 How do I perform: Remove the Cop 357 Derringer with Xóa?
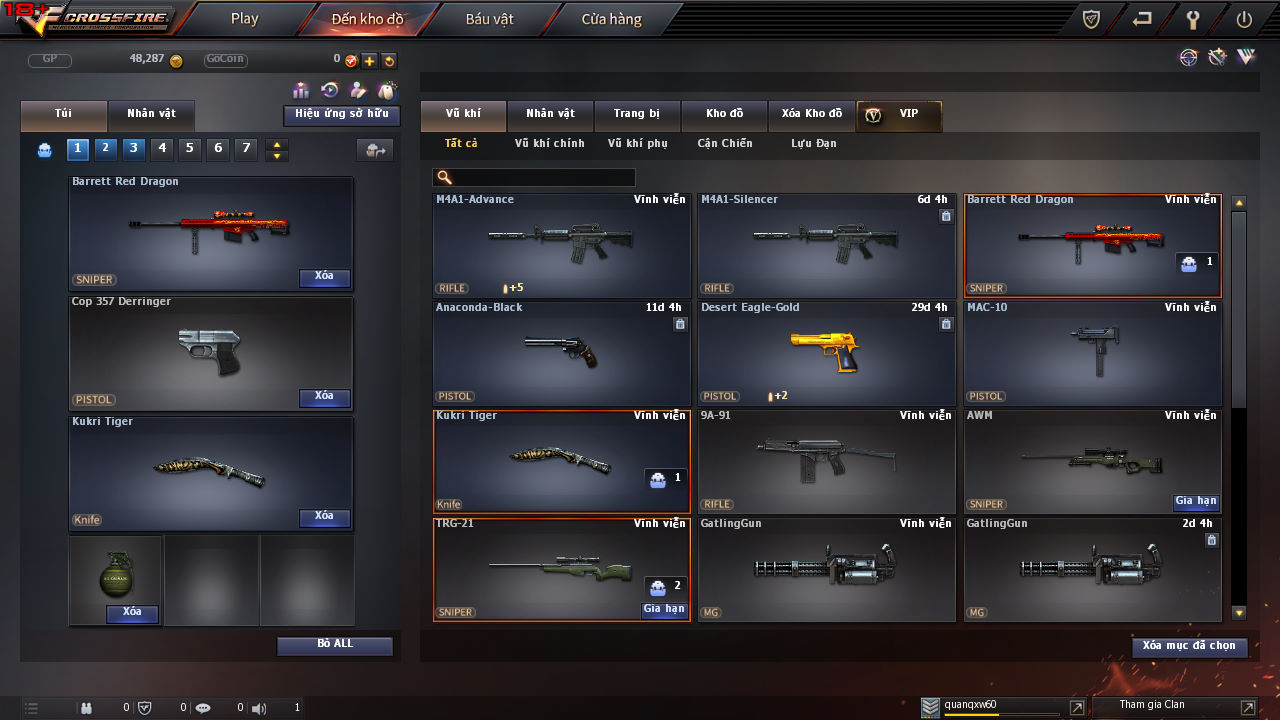click(324, 397)
